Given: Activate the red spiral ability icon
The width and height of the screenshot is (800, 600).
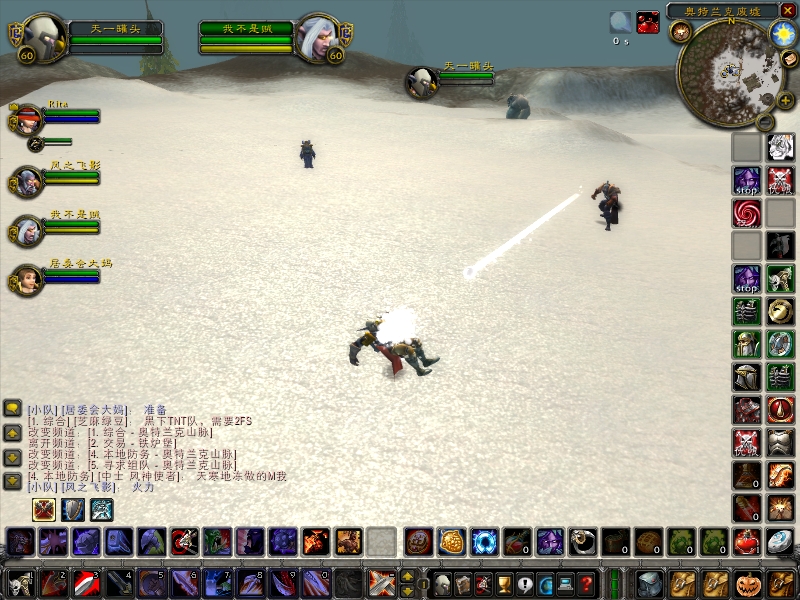Looking at the screenshot, I should [747, 212].
